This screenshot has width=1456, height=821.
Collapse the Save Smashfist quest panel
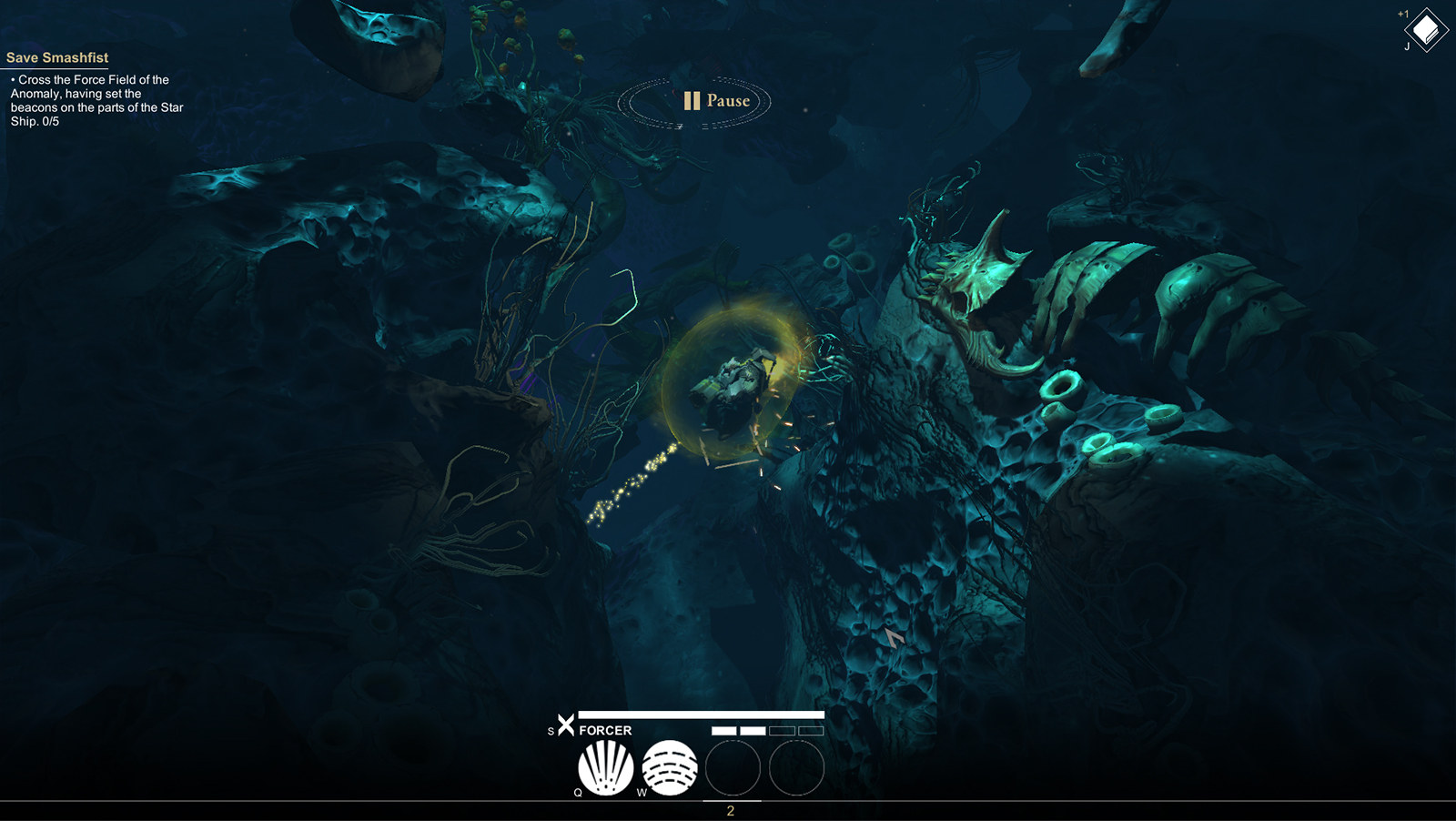coord(57,57)
